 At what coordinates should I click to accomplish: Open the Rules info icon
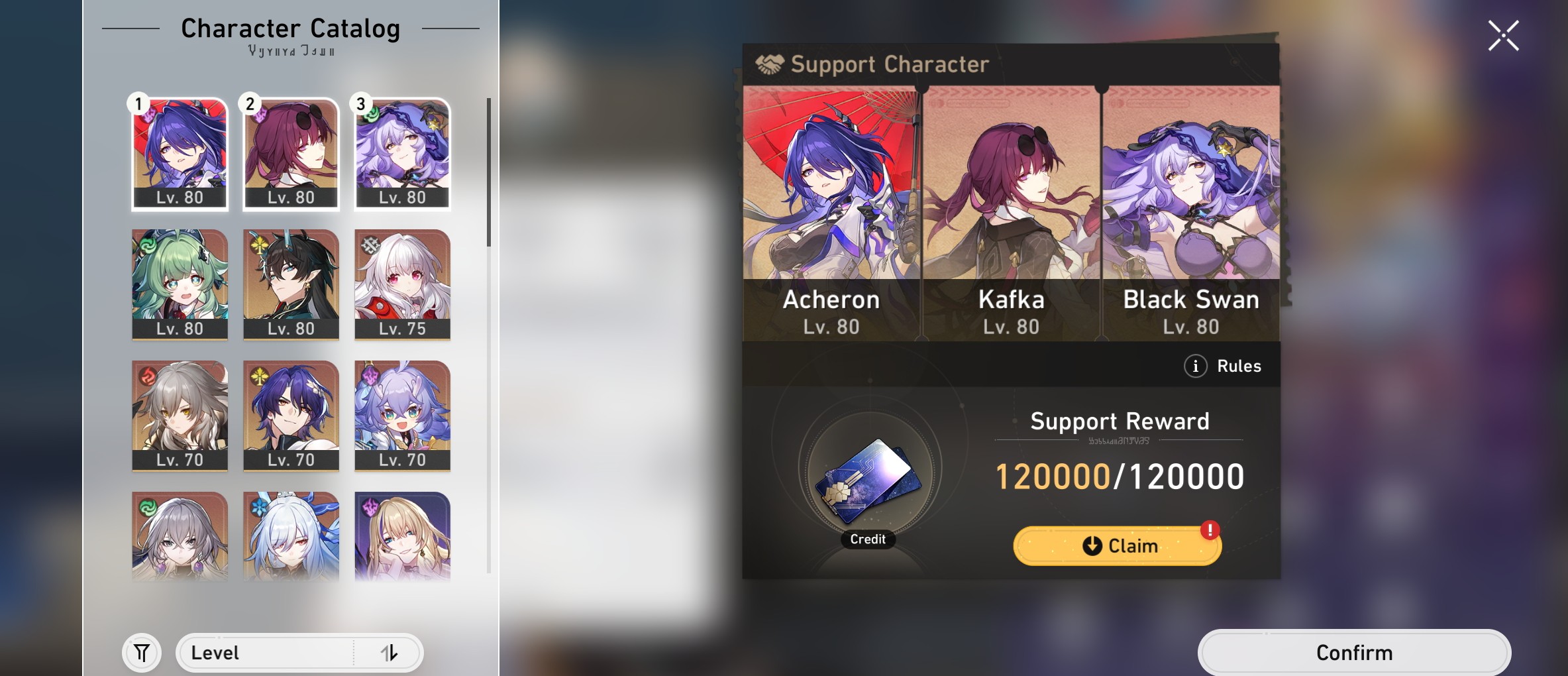click(x=1196, y=365)
